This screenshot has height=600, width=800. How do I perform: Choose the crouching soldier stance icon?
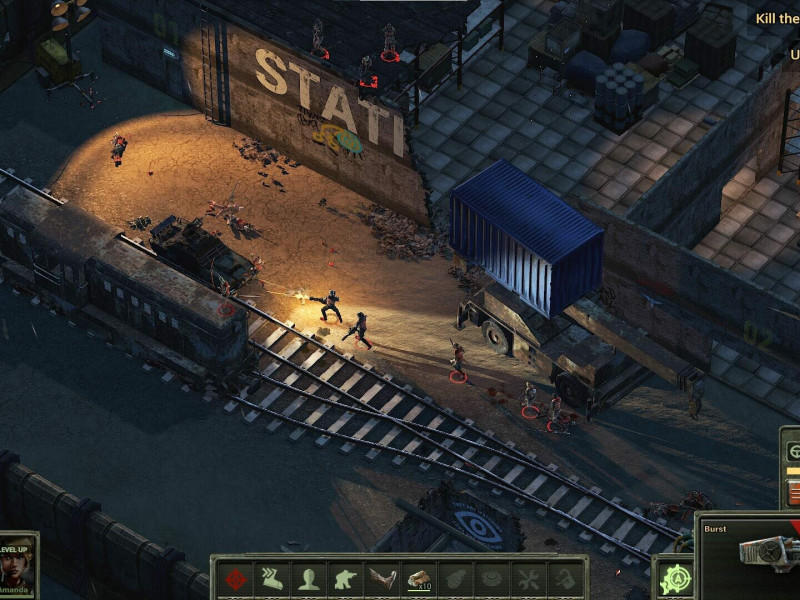pyautogui.click(x=346, y=579)
